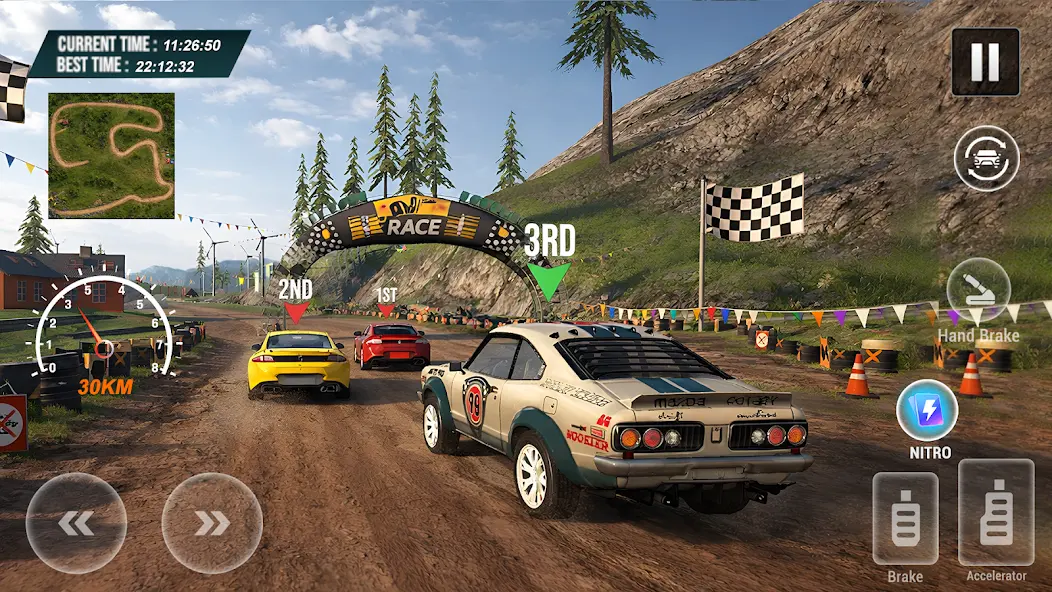Activate the NITRO boost
Viewport: 1052px width, 592px height.
tap(927, 411)
